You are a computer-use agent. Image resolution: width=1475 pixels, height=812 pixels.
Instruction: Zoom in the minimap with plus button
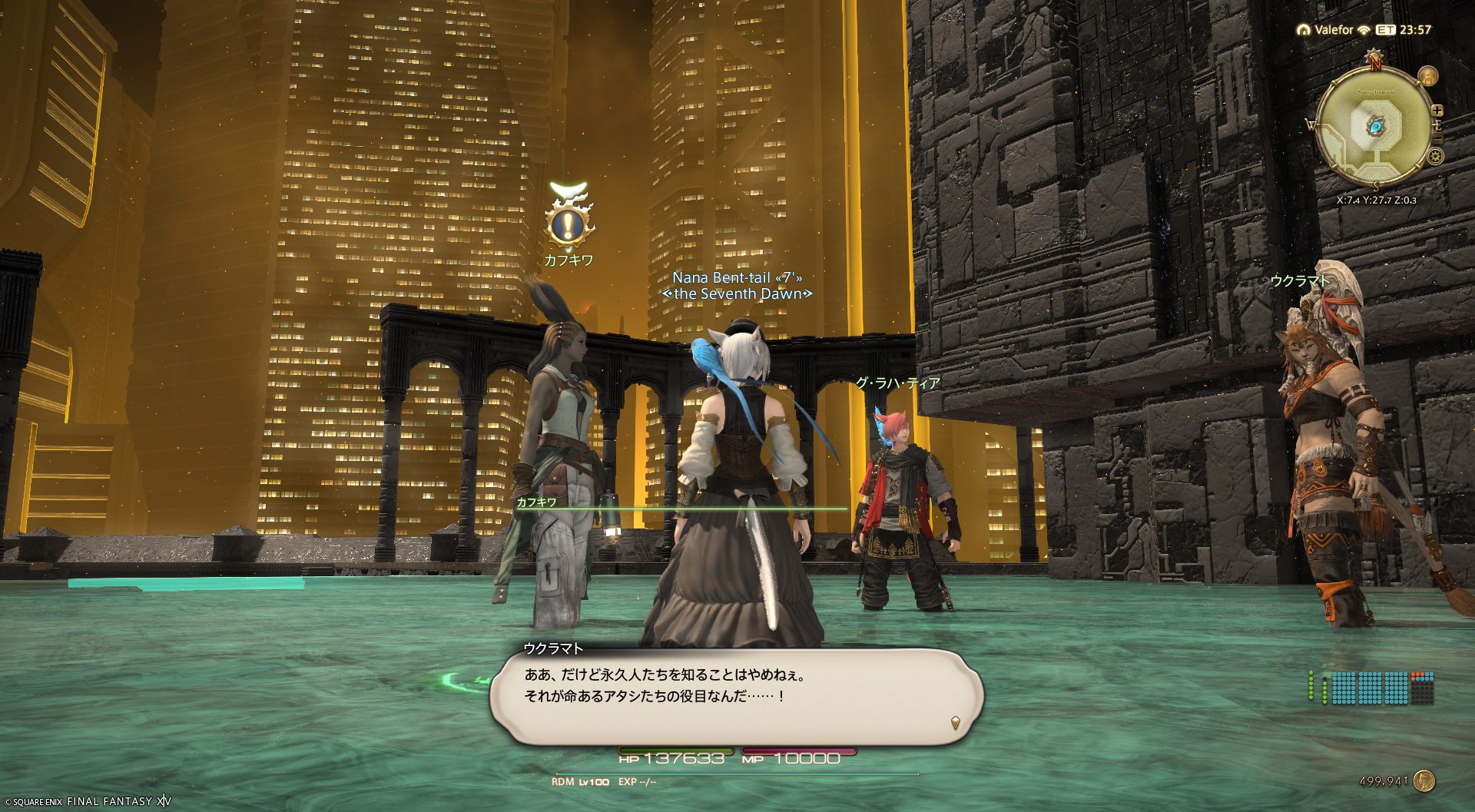click(1437, 111)
